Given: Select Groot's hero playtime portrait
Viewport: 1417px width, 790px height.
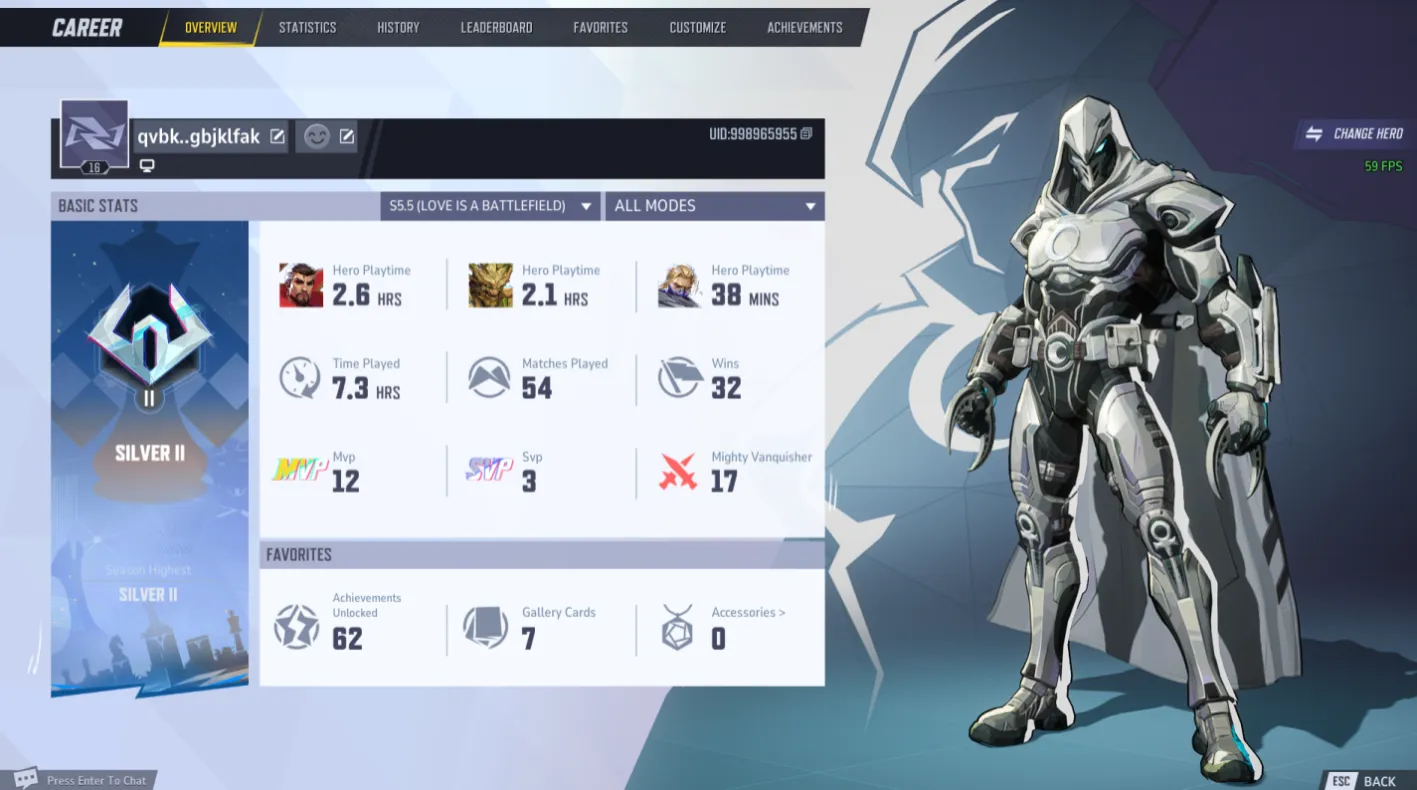Looking at the screenshot, I should 489,284.
